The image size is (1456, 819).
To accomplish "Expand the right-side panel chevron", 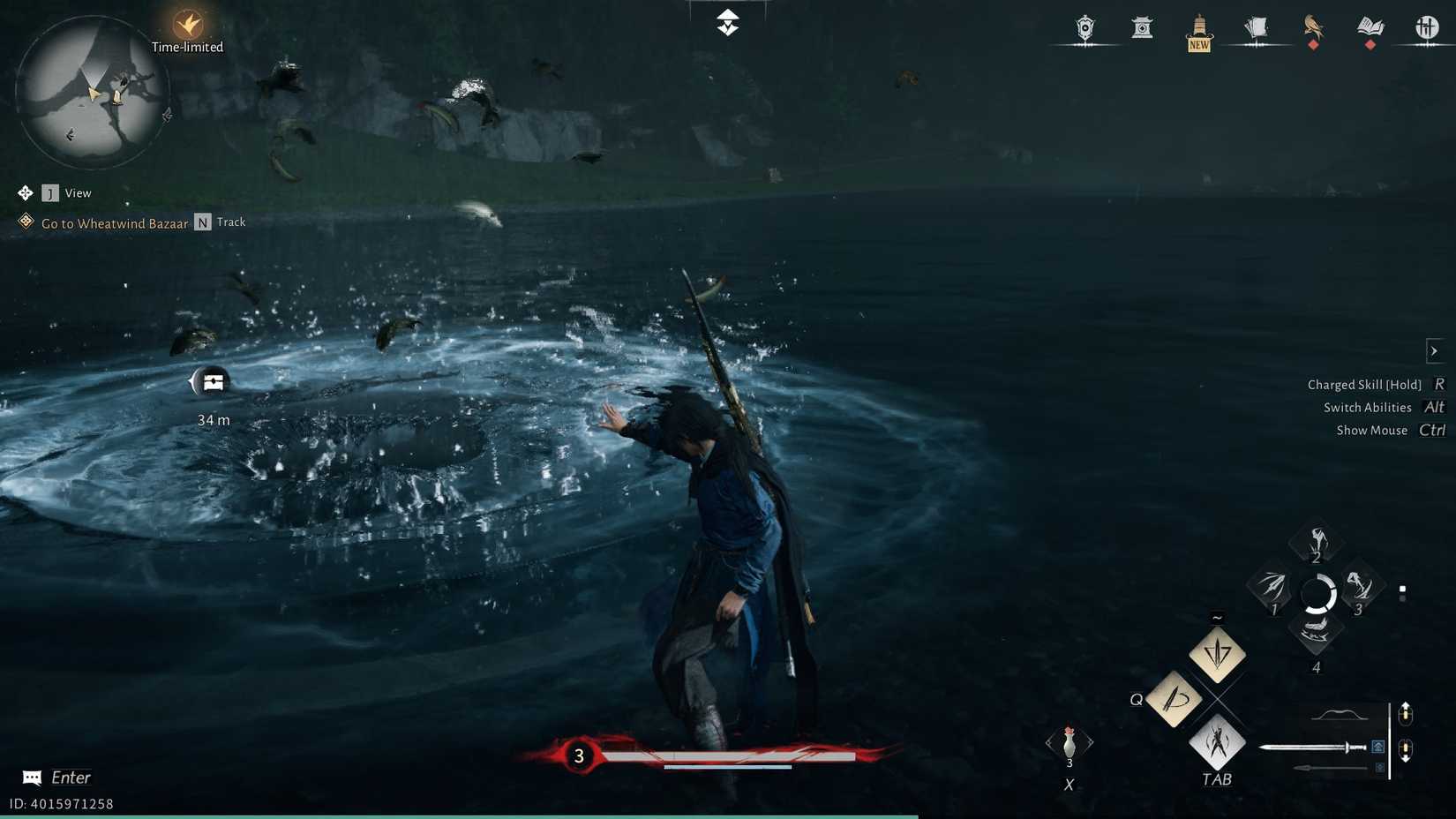I will pos(1433,350).
